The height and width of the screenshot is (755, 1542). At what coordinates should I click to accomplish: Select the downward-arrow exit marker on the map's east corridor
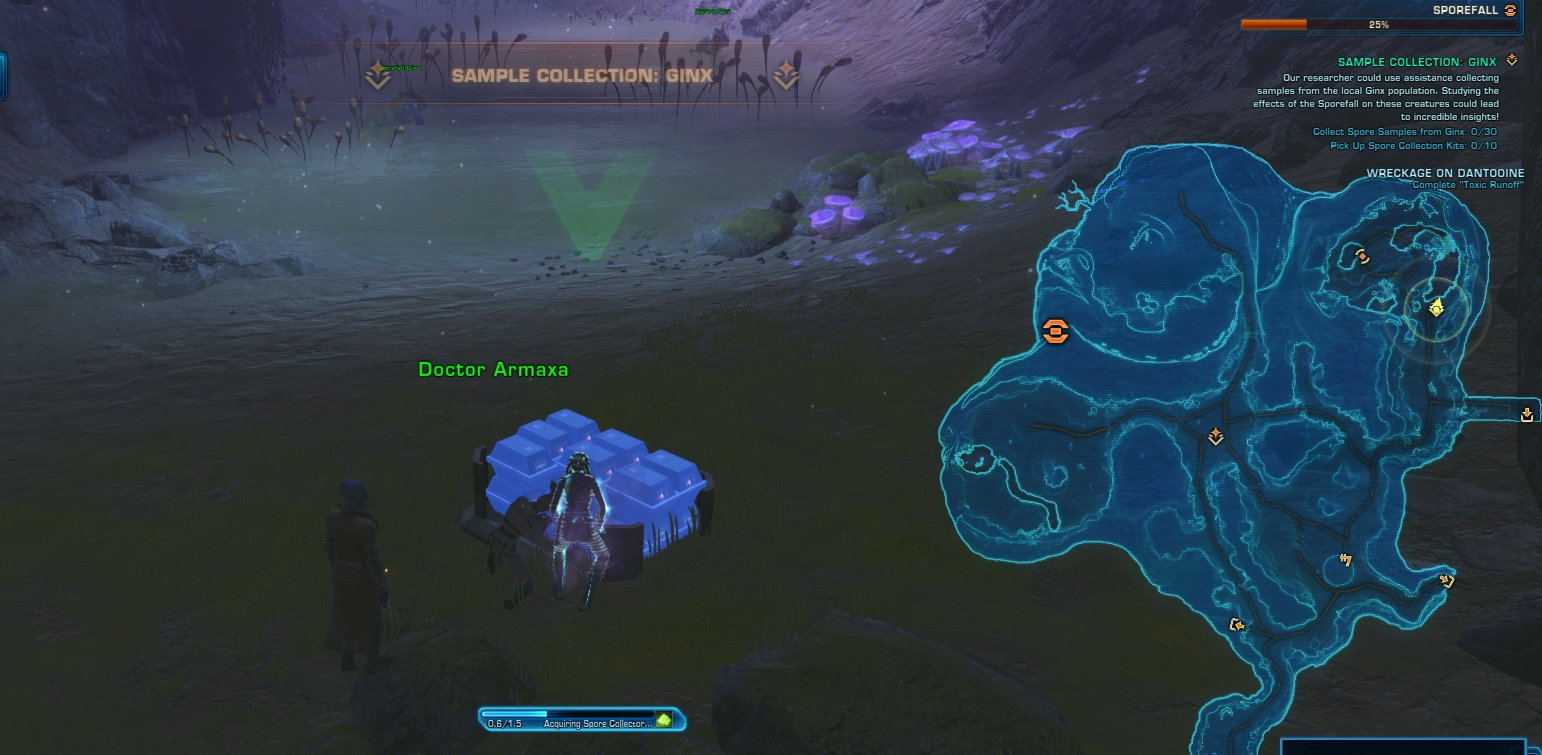pyautogui.click(x=1526, y=415)
